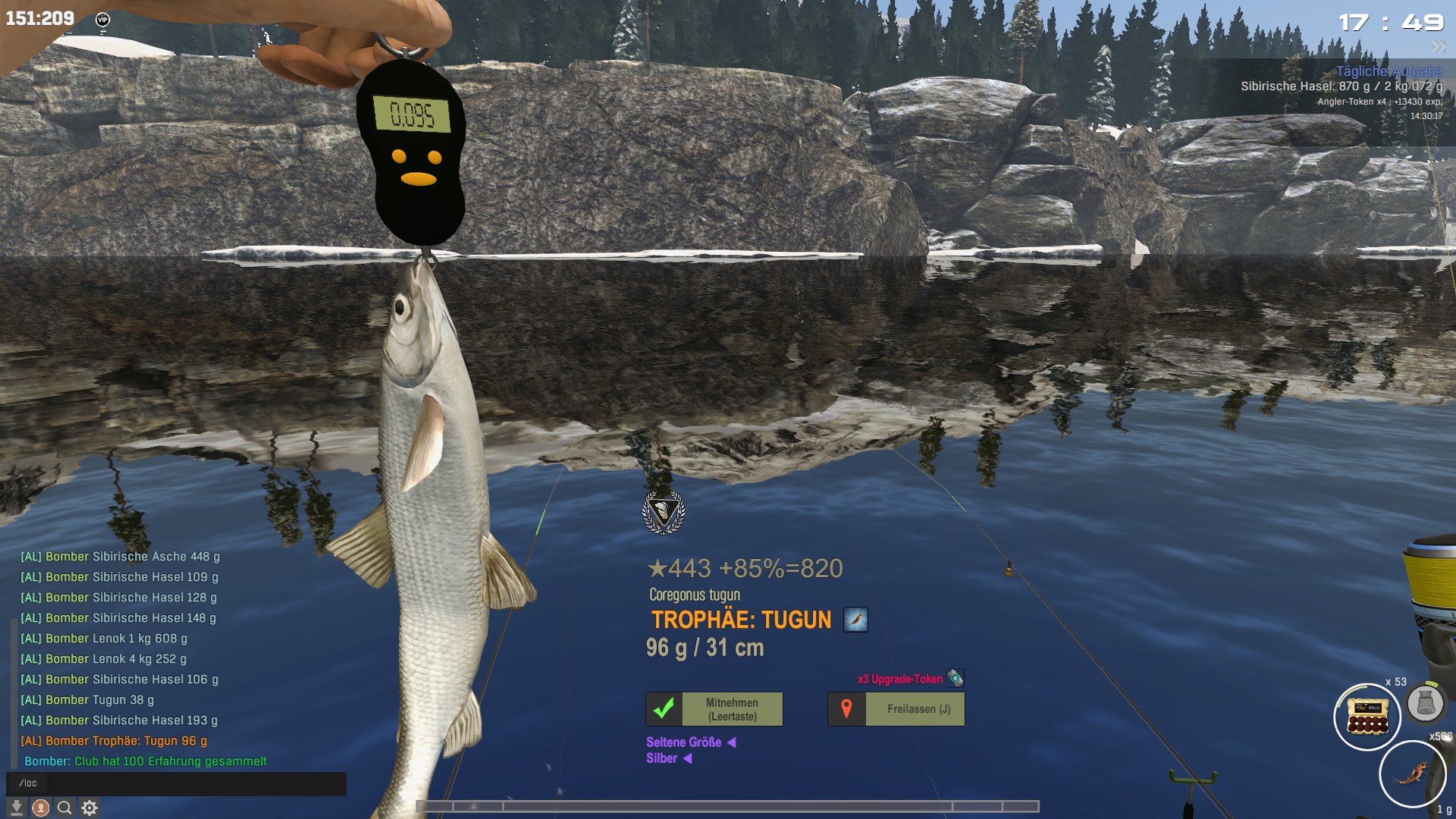Select the bait balls box slot

point(1367,717)
